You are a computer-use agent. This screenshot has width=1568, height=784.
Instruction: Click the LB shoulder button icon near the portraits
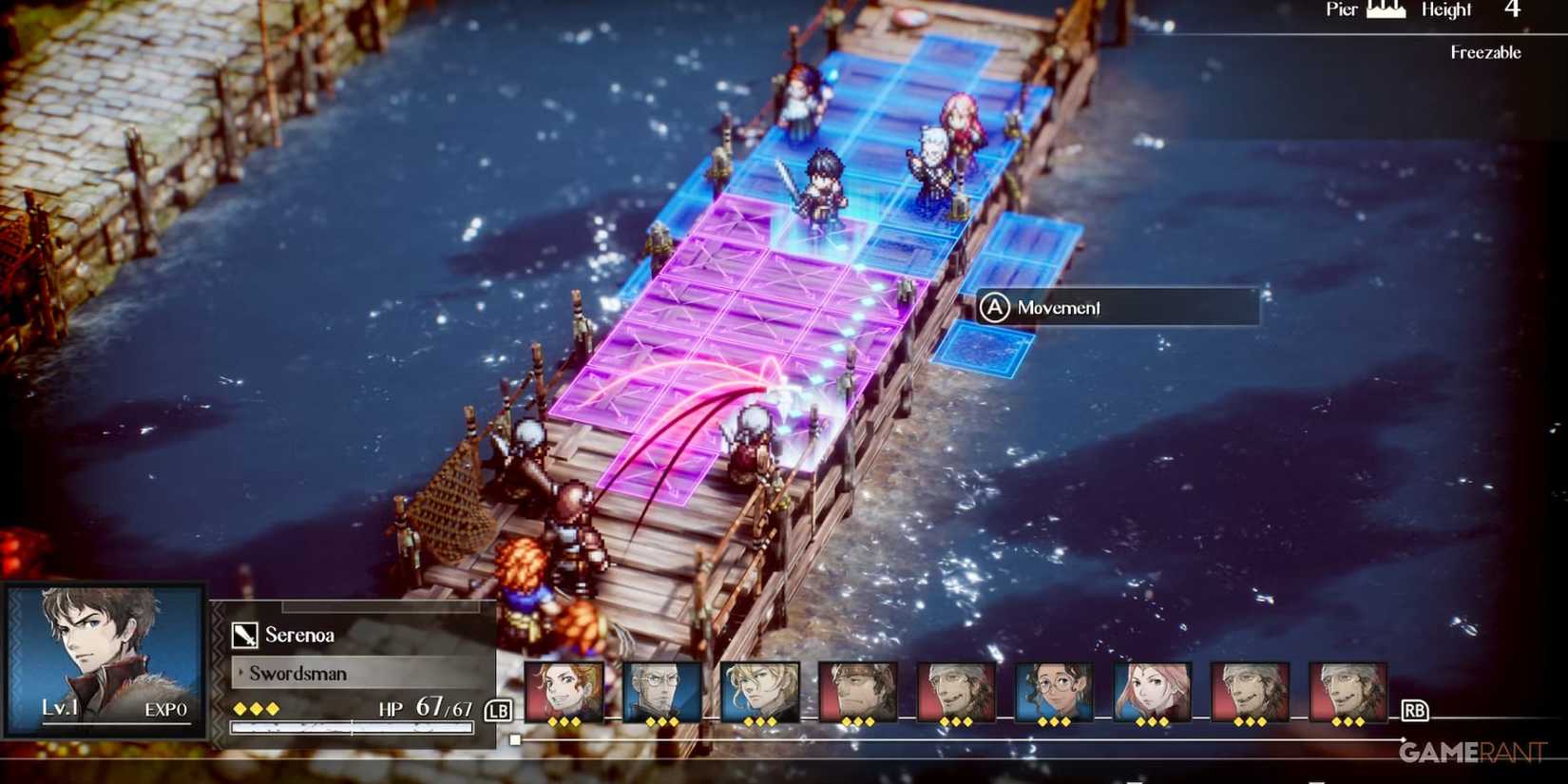[498, 709]
